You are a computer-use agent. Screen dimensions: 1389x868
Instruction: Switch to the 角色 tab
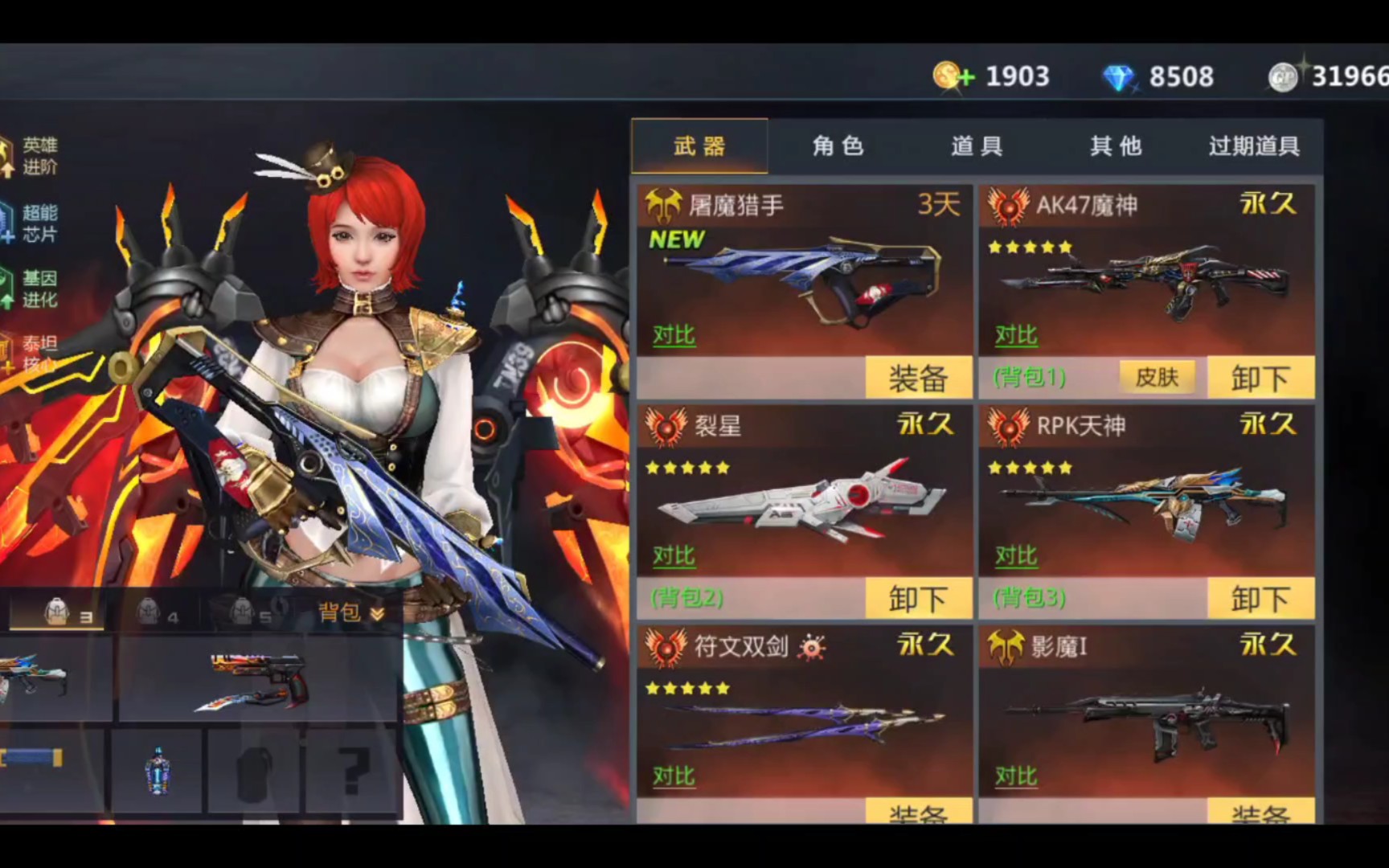(838, 146)
